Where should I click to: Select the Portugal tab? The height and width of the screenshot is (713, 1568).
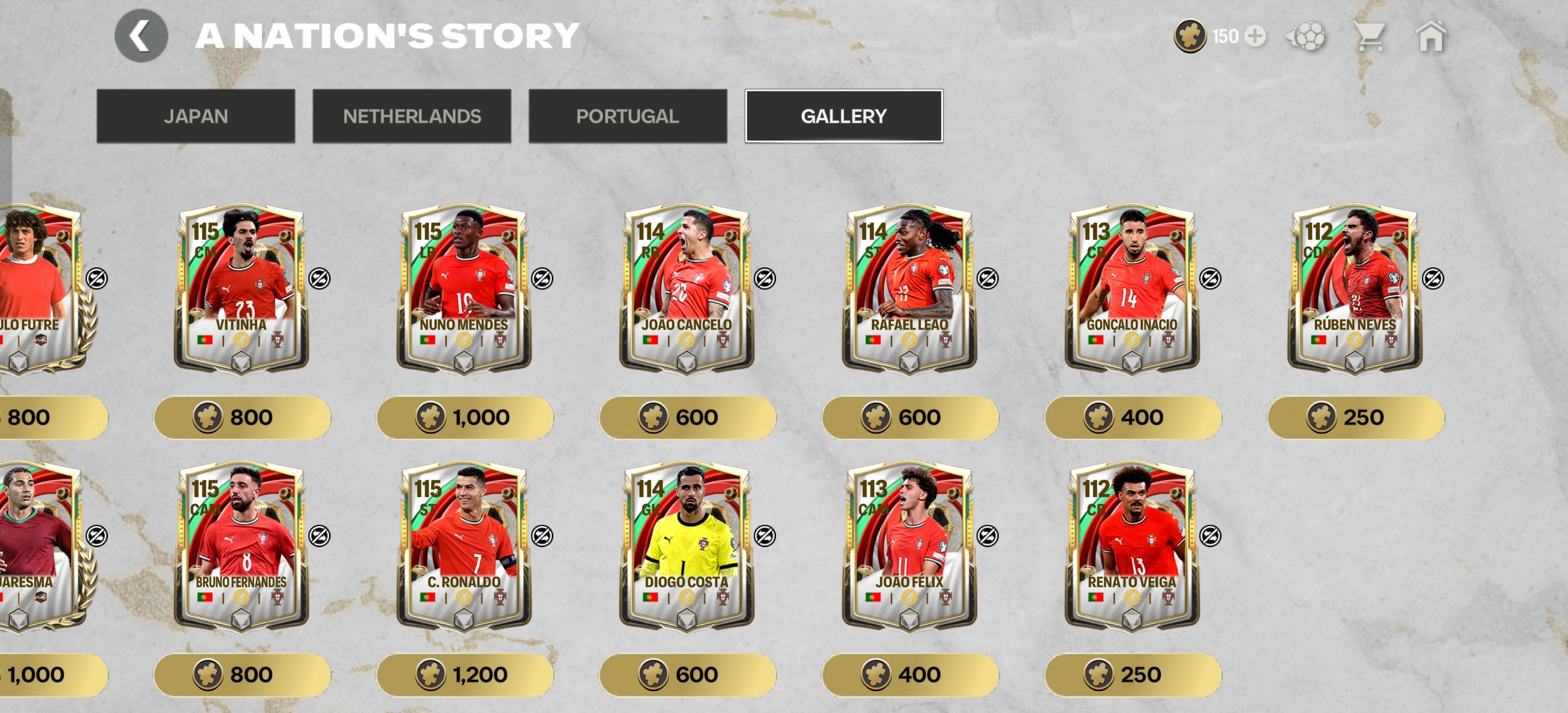point(628,116)
